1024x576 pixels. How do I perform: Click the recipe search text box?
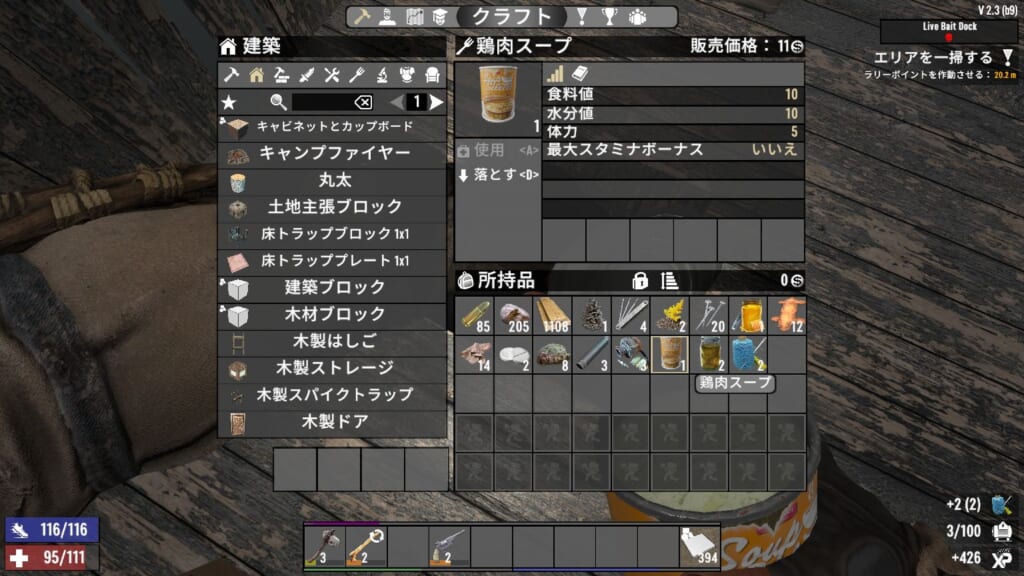[322, 102]
